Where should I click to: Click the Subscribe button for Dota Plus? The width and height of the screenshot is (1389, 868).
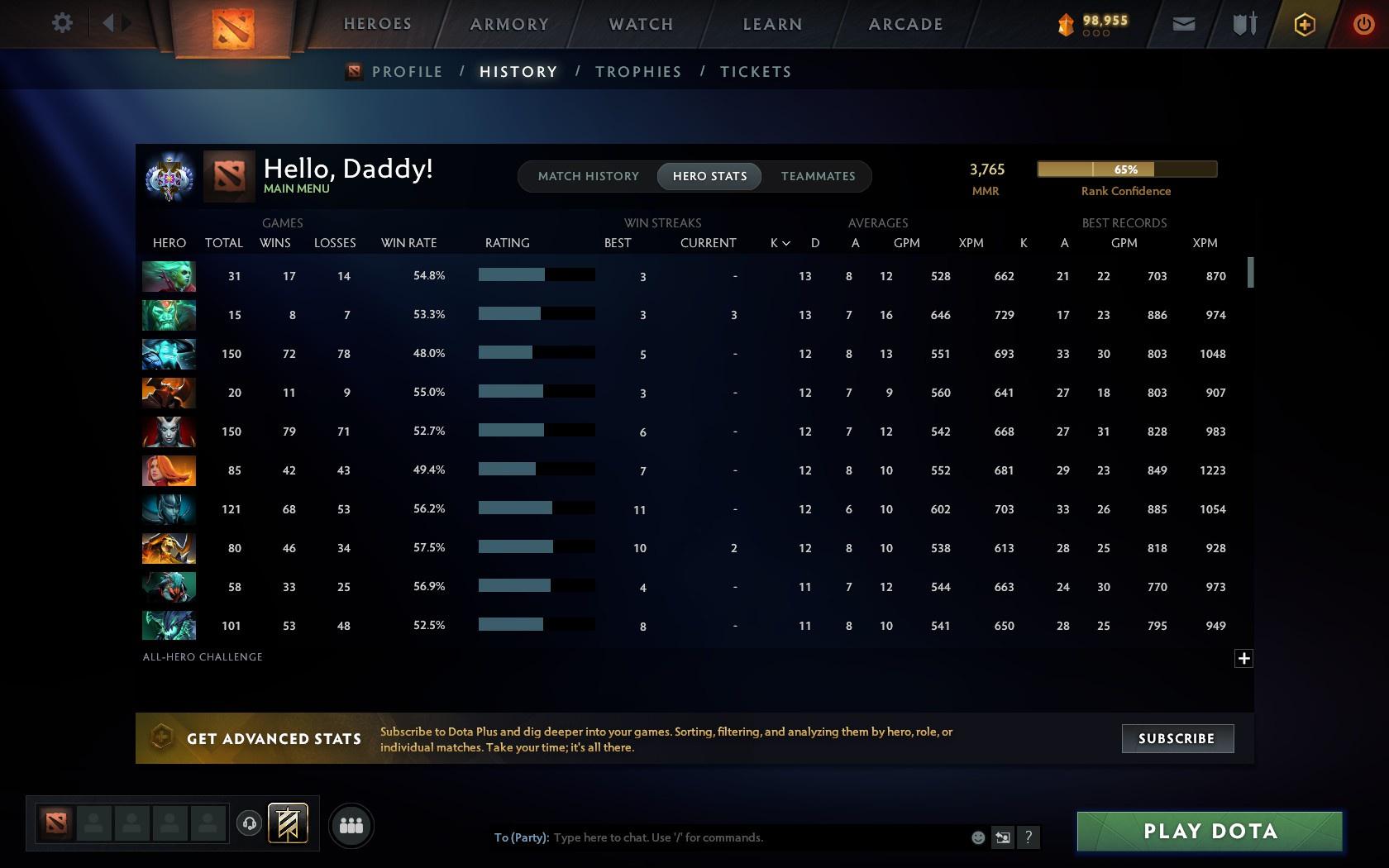point(1177,738)
